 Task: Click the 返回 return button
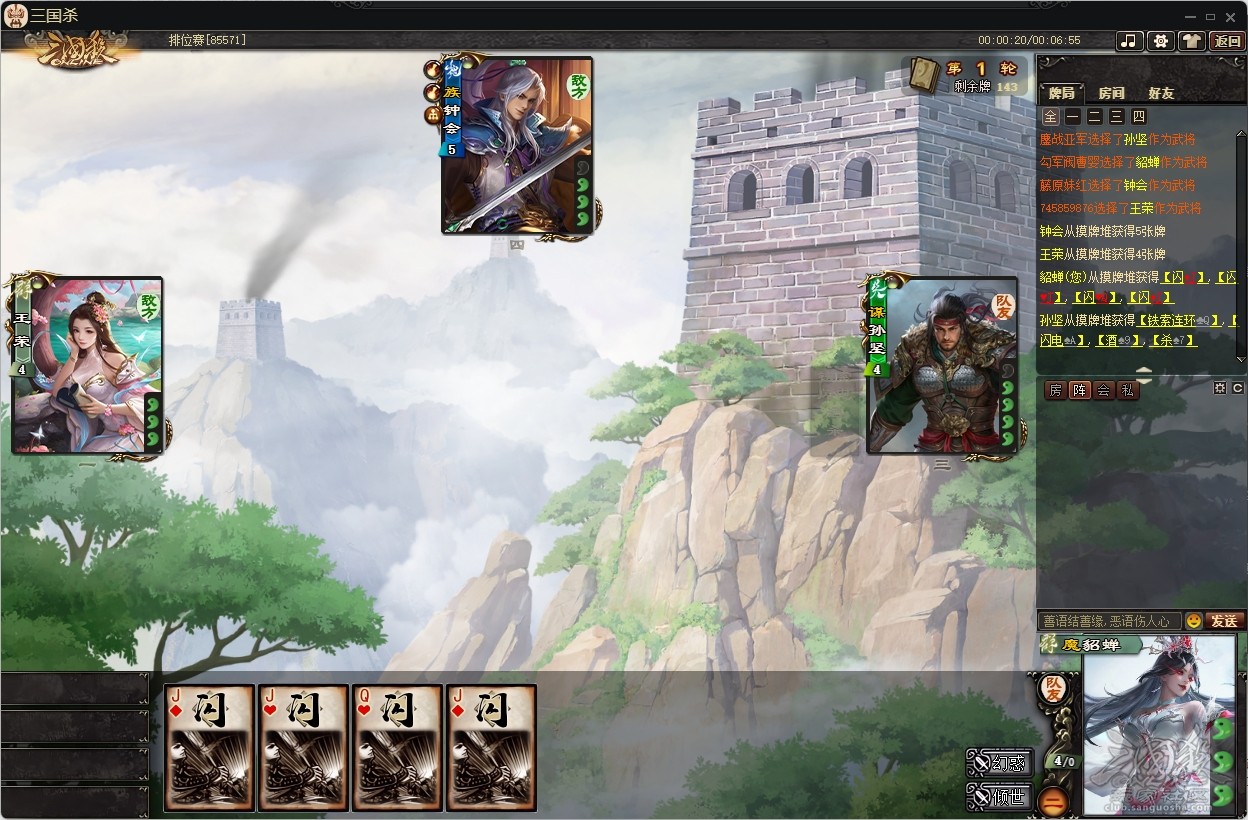click(1227, 41)
